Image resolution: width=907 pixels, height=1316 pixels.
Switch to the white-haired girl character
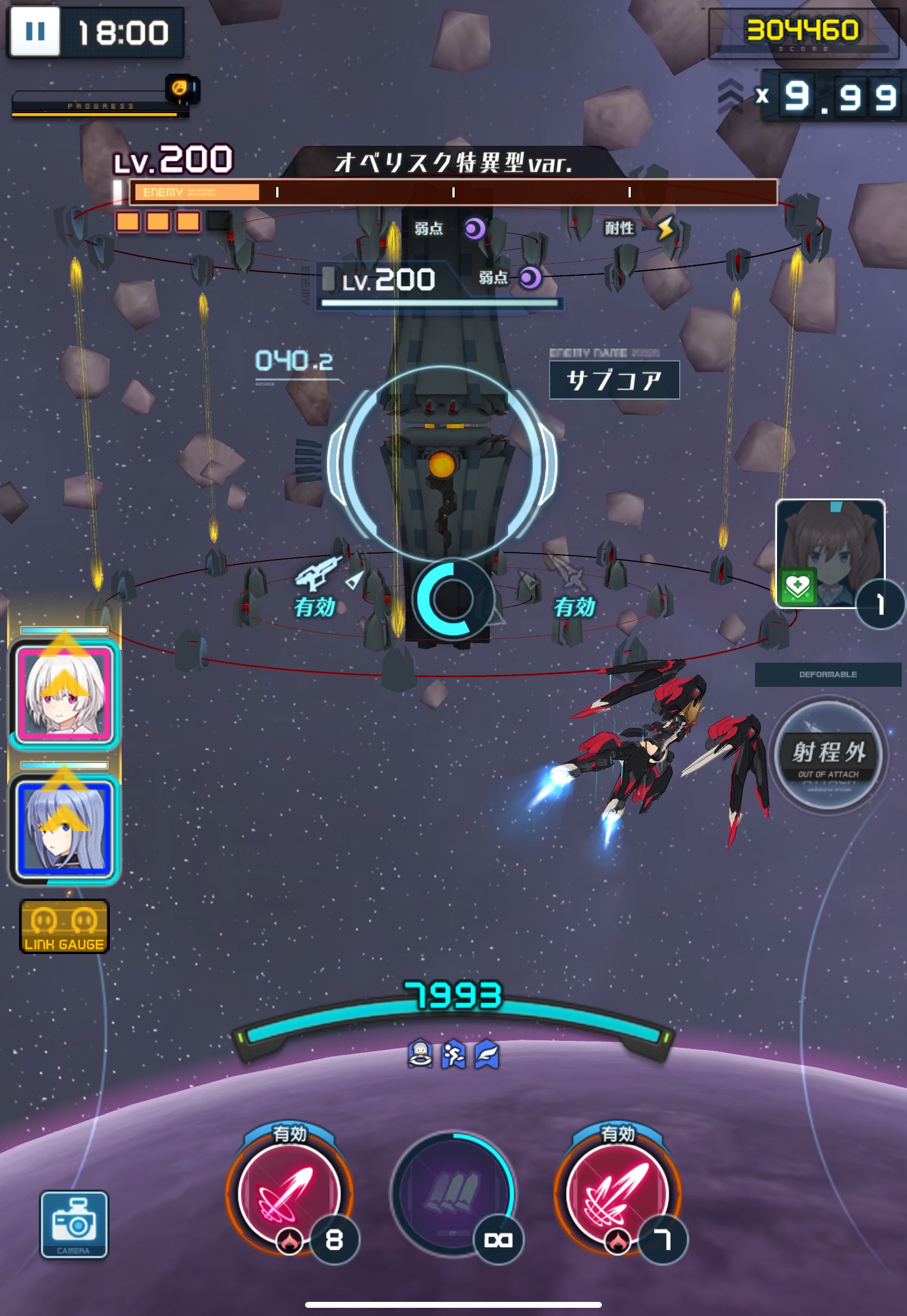(x=65, y=693)
